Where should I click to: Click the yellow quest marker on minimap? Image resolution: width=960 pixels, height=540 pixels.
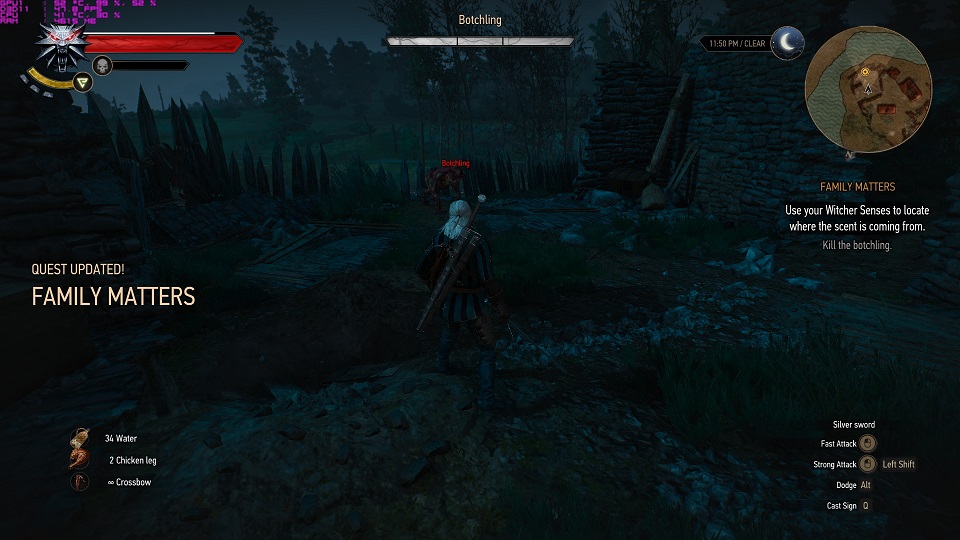pyautogui.click(x=865, y=72)
